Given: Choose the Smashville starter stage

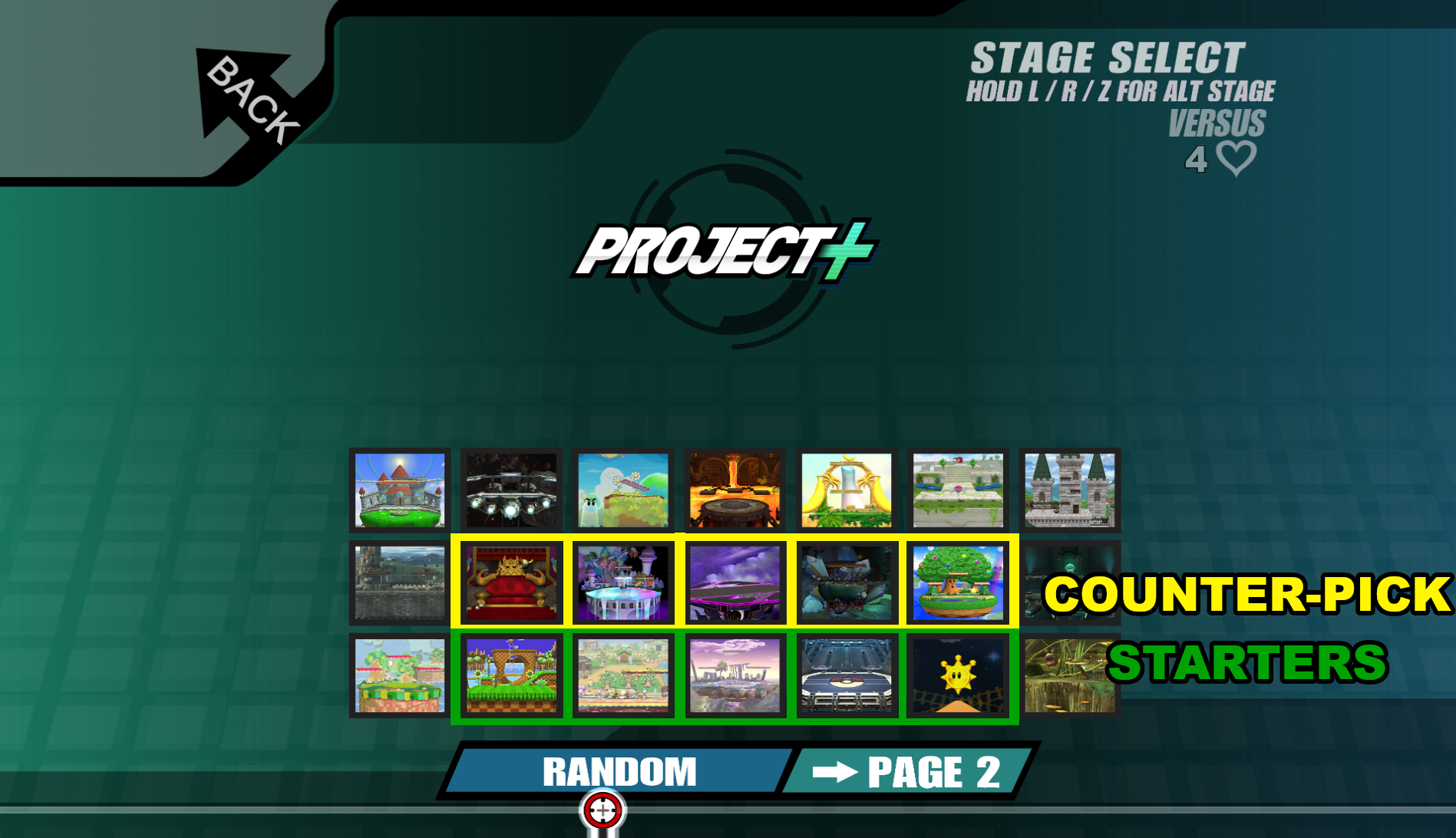Looking at the screenshot, I should (623, 675).
